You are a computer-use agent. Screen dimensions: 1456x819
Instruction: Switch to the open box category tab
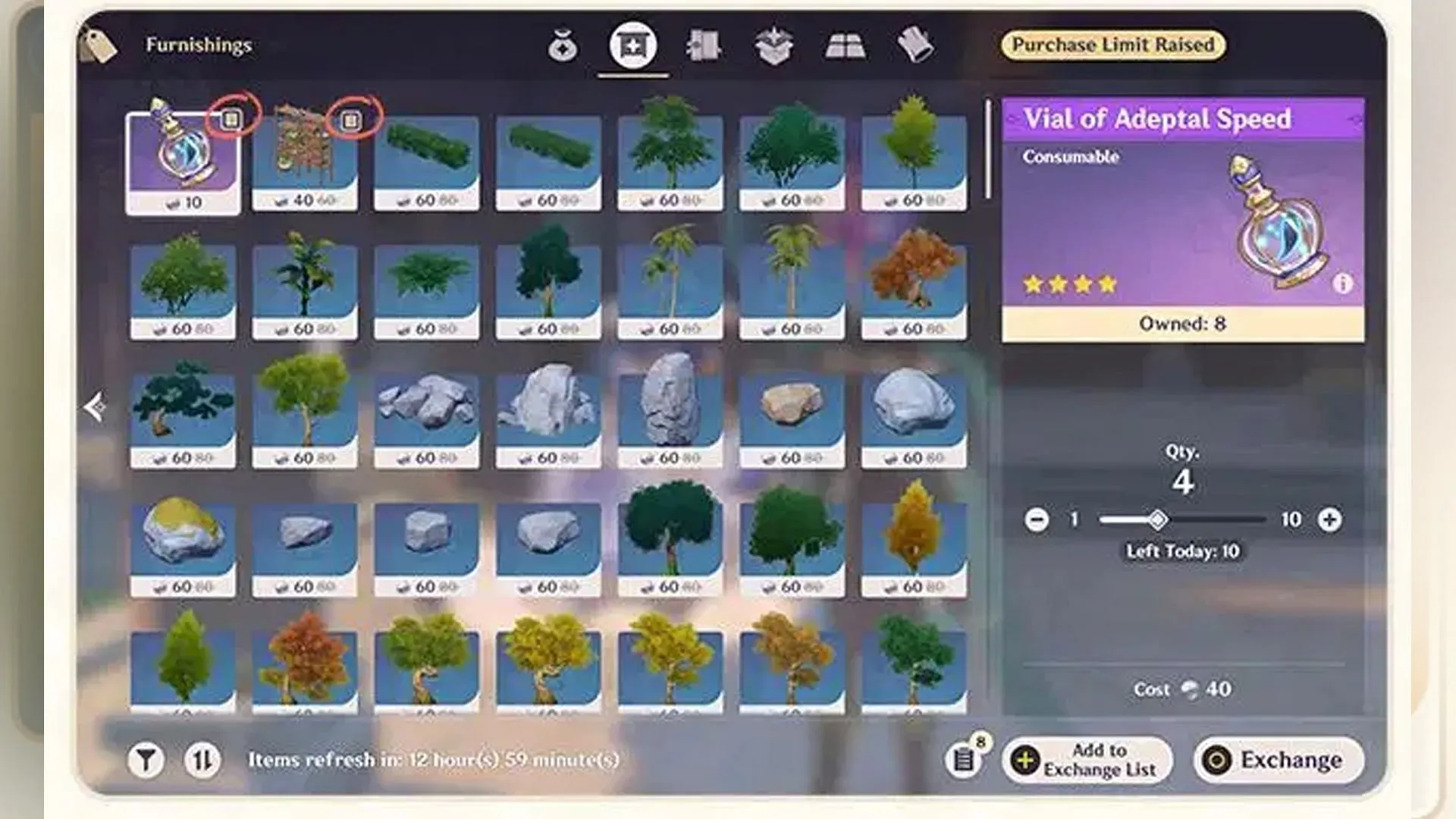(773, 46)
